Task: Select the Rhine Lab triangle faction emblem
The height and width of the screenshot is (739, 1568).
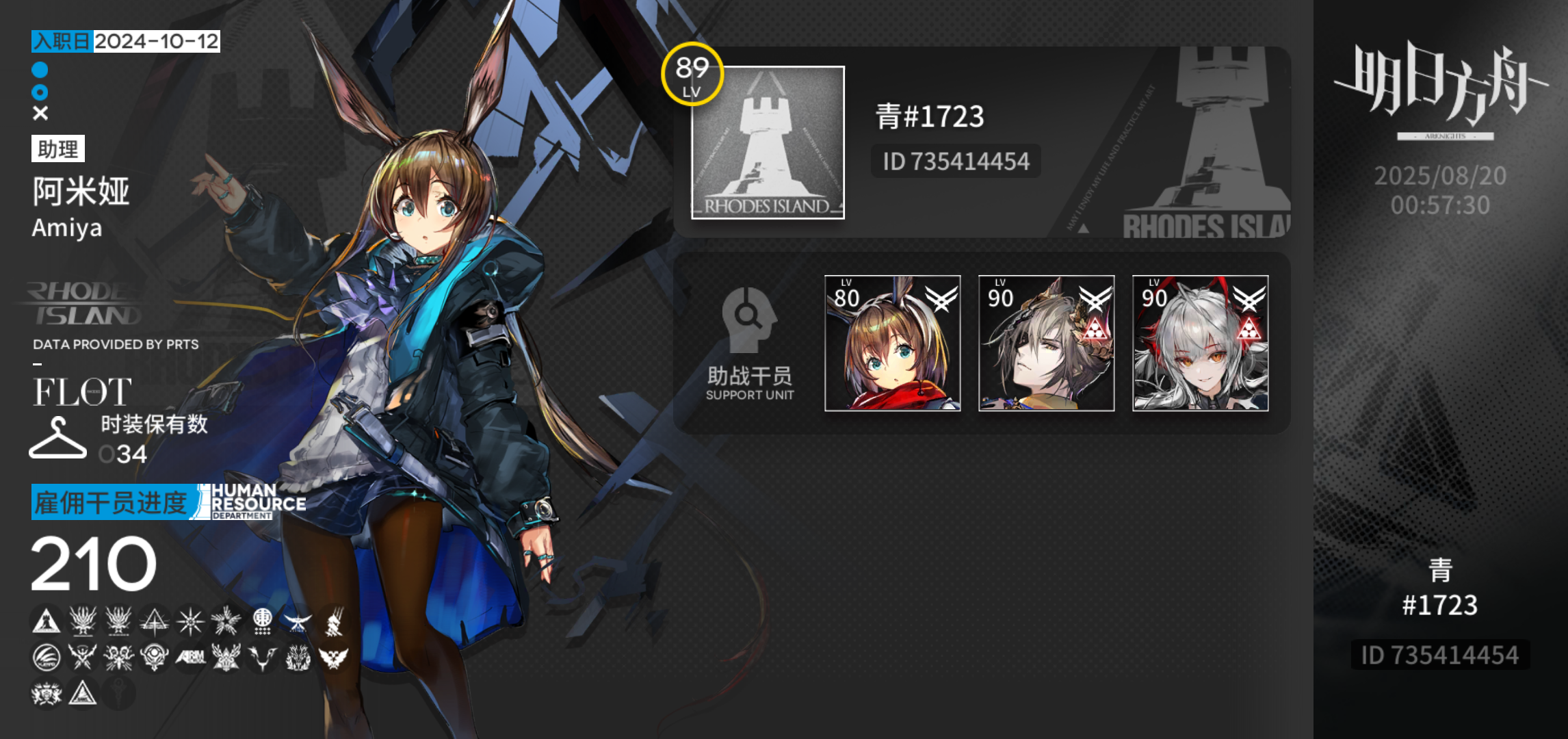Action: [x=154, y=620]
